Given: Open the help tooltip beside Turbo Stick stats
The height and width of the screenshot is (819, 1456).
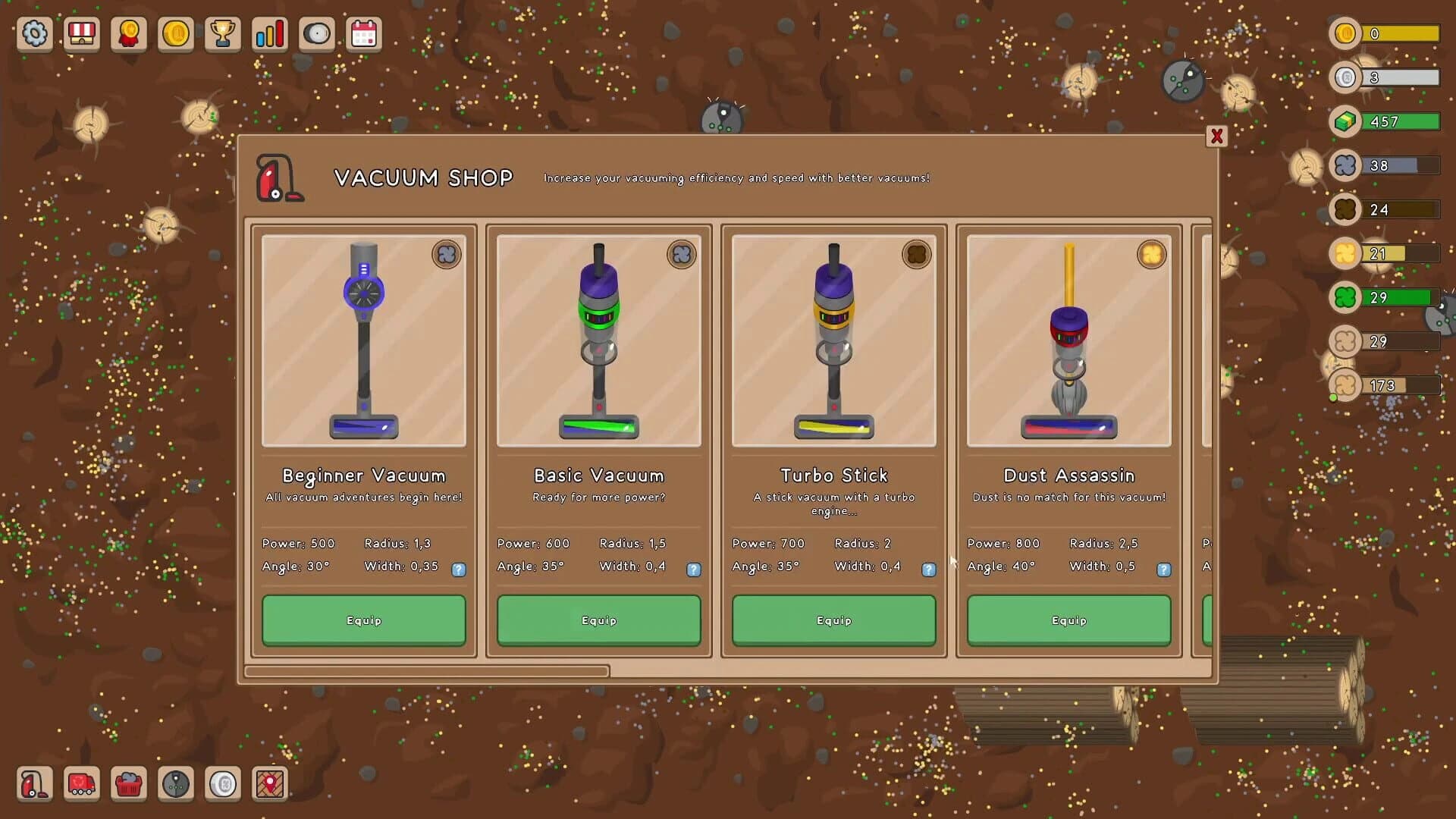Looking at the screenshot, I should tap(929, 570).
